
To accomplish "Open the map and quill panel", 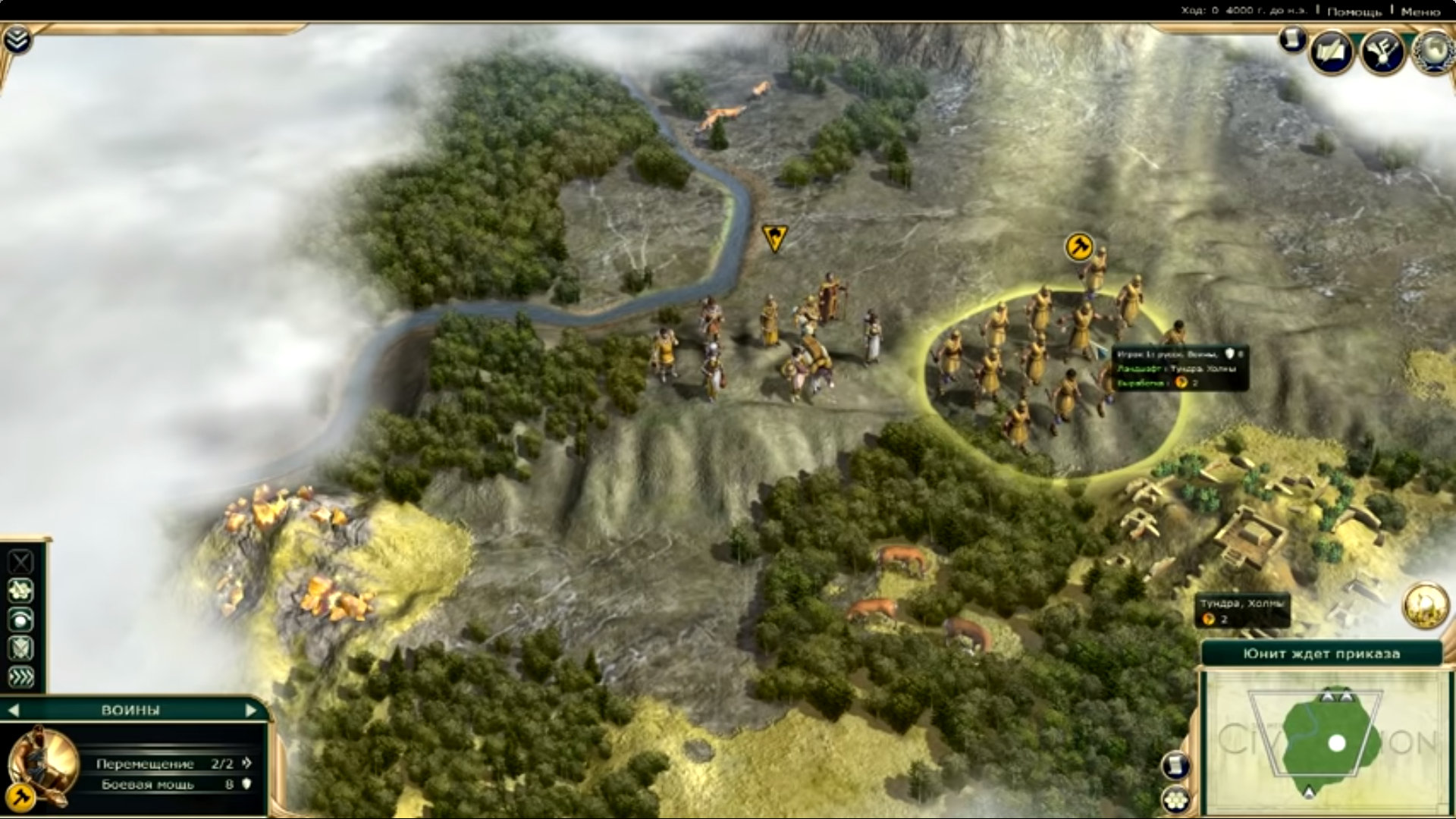I will pos(1332,52).
